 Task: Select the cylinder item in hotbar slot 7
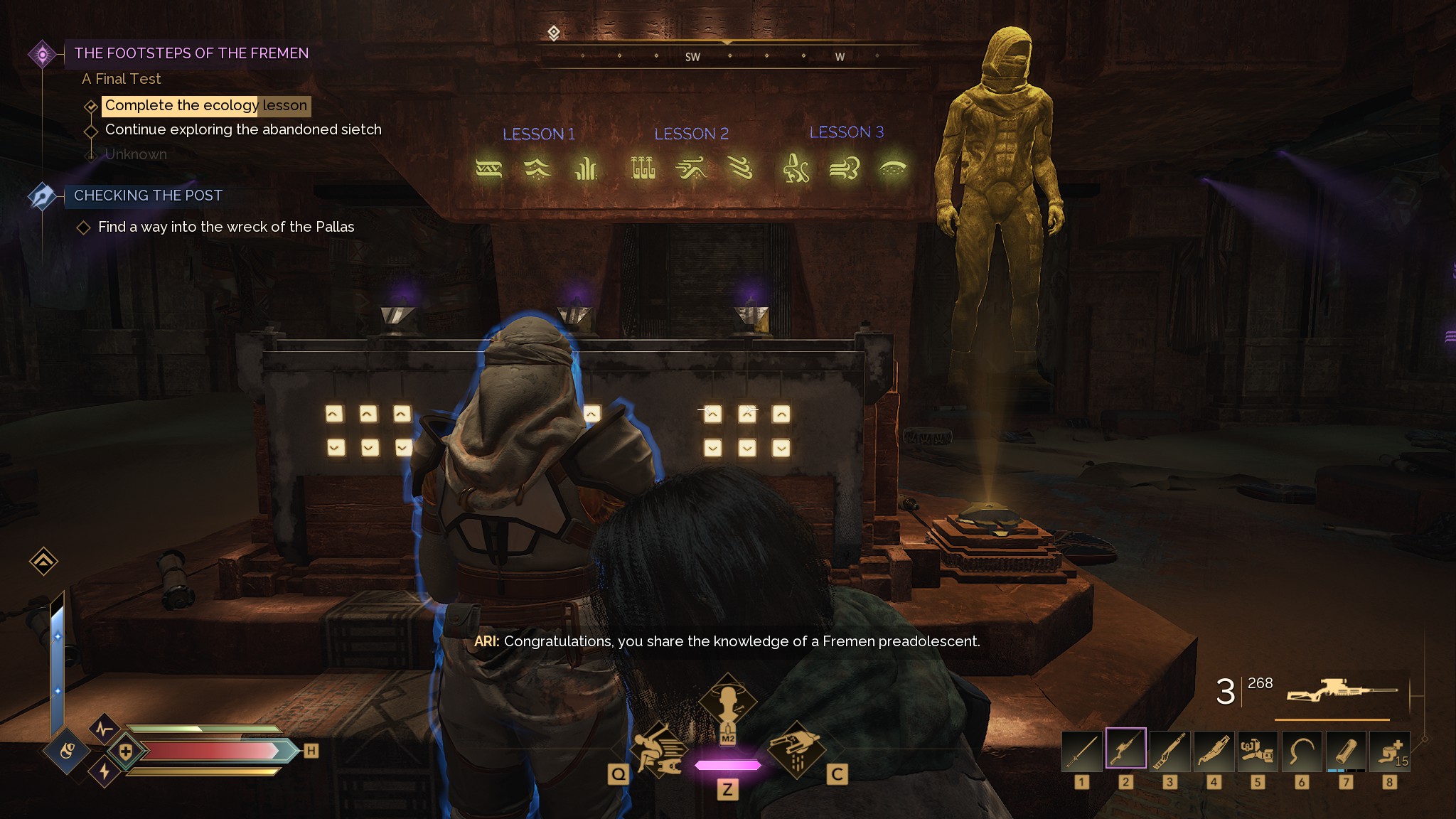[x=1346, y=751]
